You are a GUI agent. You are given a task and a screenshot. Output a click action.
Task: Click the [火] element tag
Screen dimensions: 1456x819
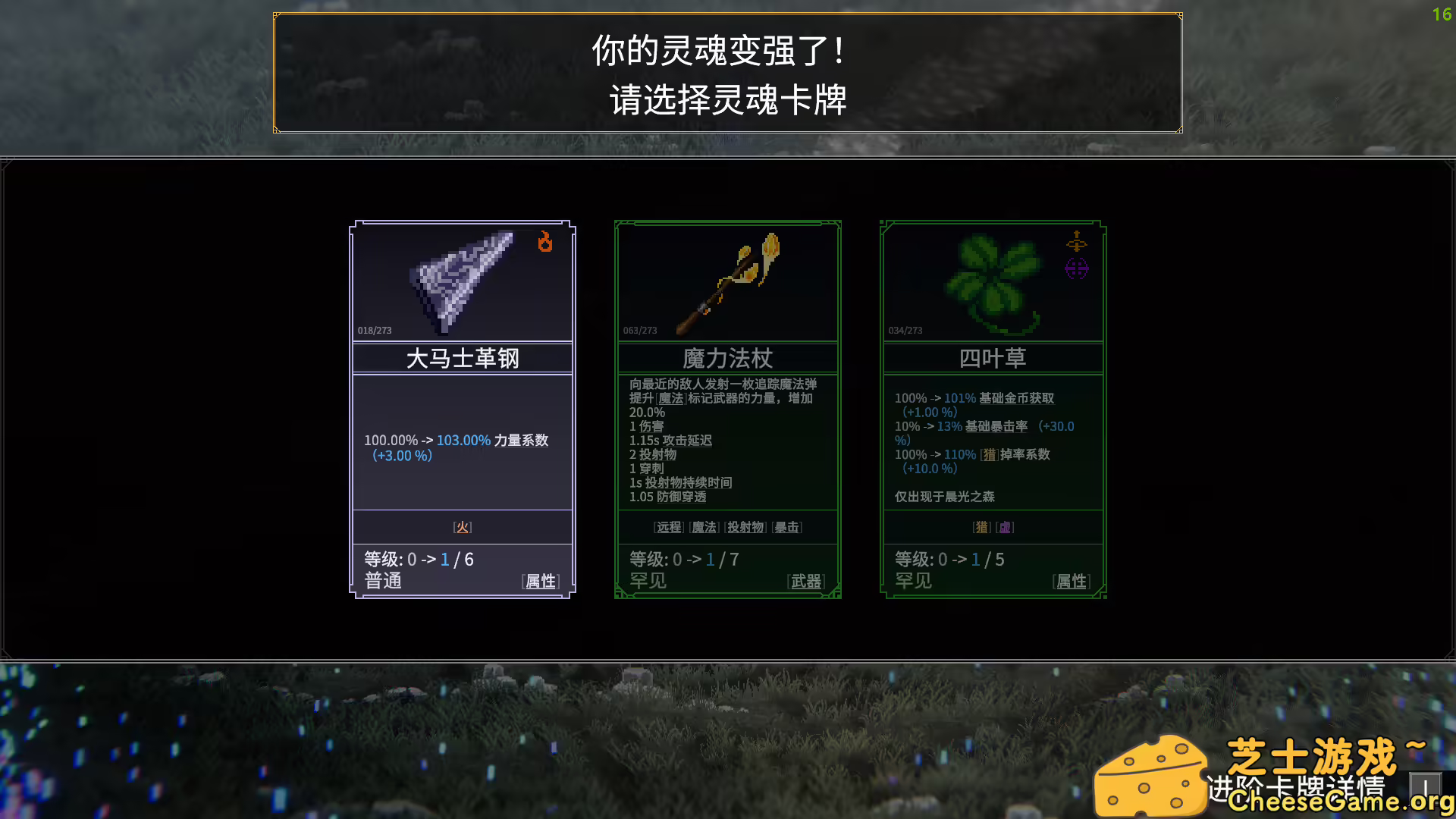pos(463,526)
